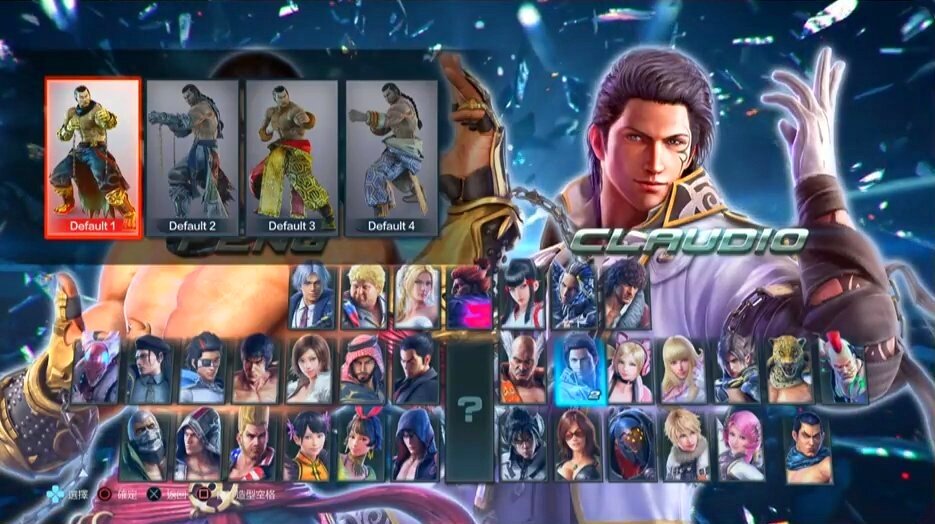Viewport: 935px width, 524px height.
Task: Switch to the Default 4 costume
Action: (x=391, y=157)
